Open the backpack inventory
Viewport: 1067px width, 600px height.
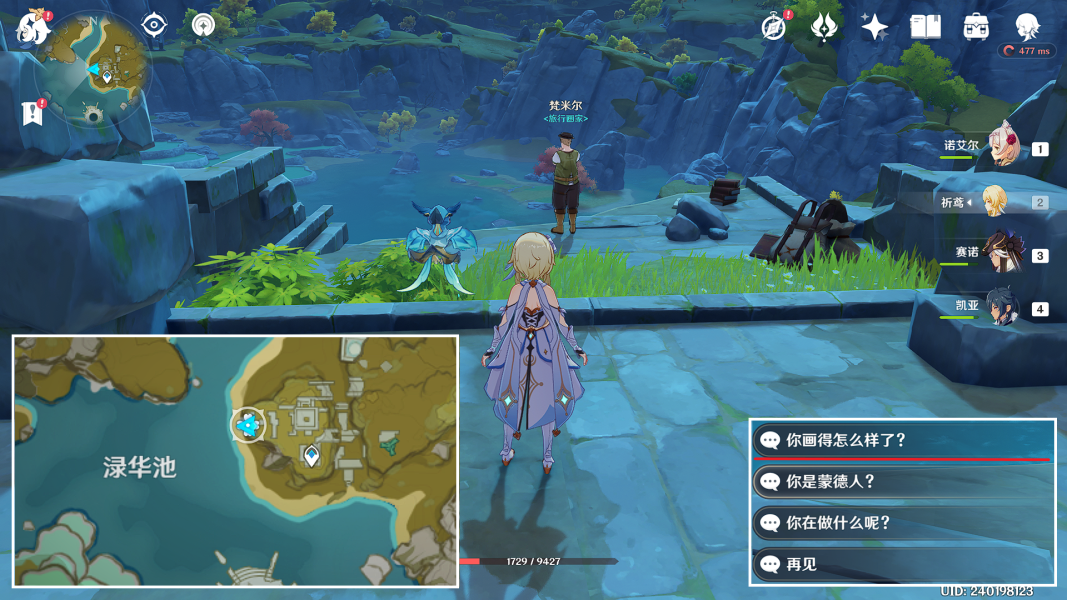point(976,27)
